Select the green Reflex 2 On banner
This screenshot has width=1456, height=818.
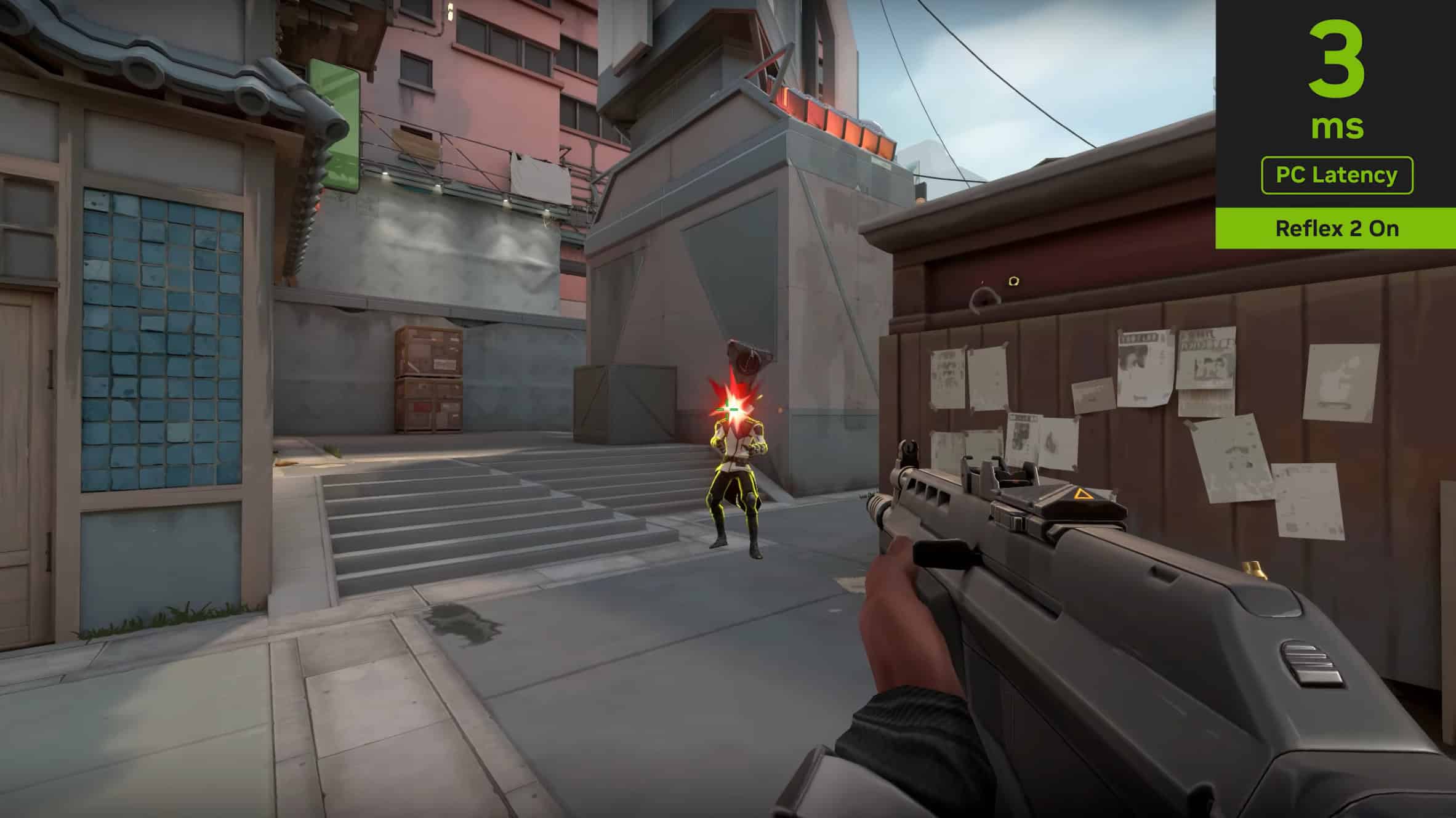click(1336, 229)
